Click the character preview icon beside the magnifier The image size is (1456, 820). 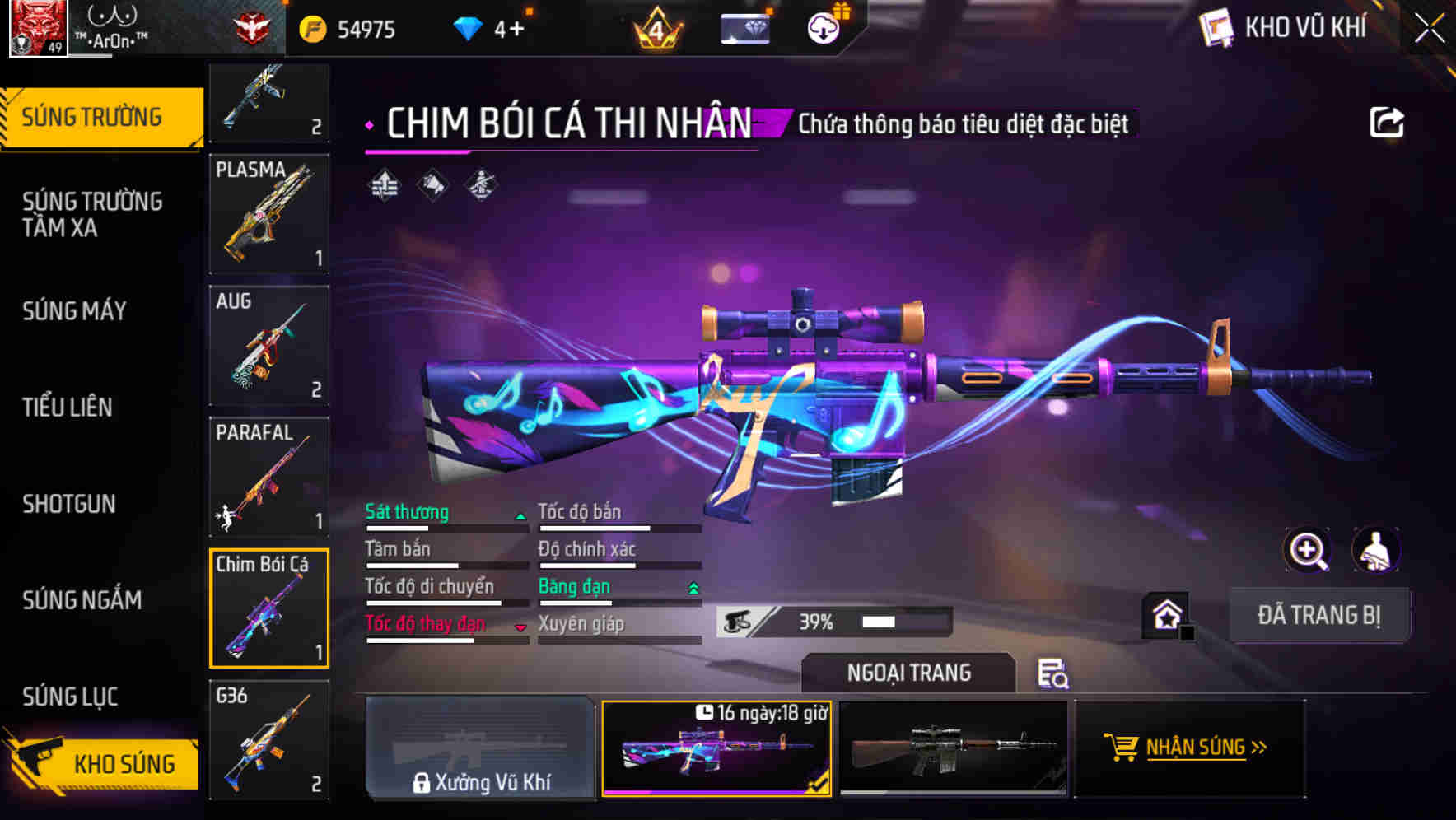(x=1374, y=550)
